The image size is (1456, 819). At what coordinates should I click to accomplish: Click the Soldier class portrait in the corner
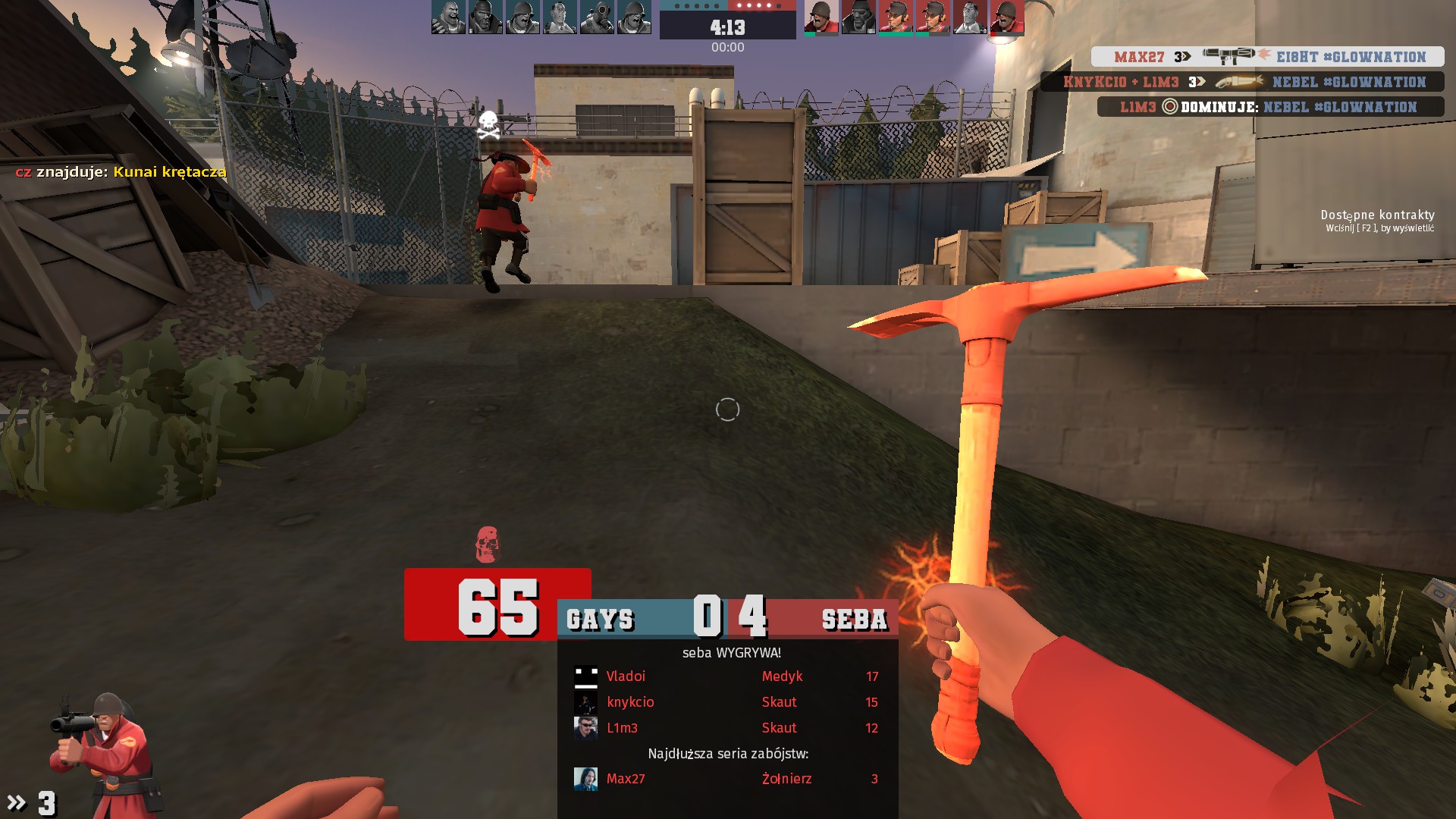point(106,751)
